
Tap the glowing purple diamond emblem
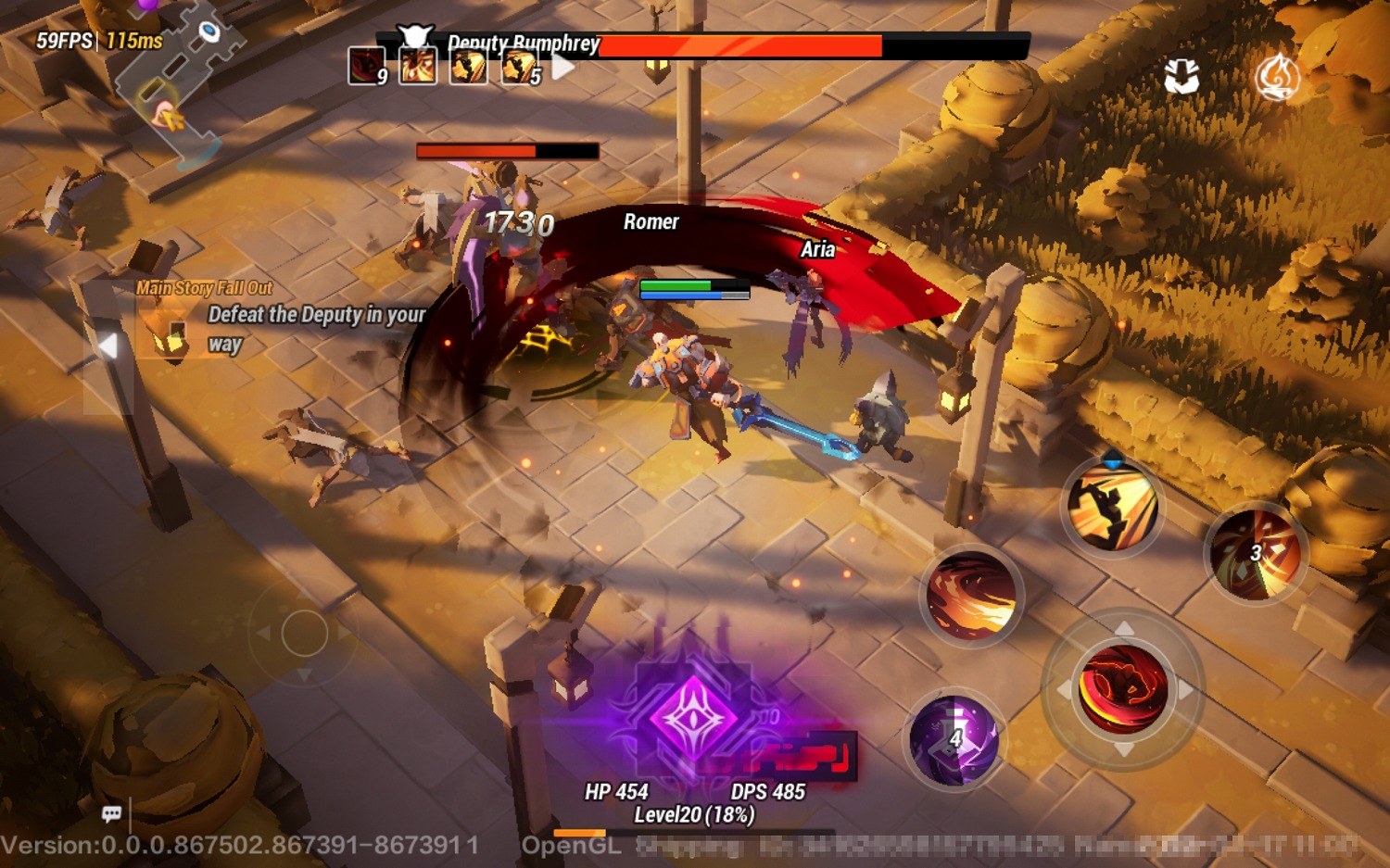click(693, 717)
